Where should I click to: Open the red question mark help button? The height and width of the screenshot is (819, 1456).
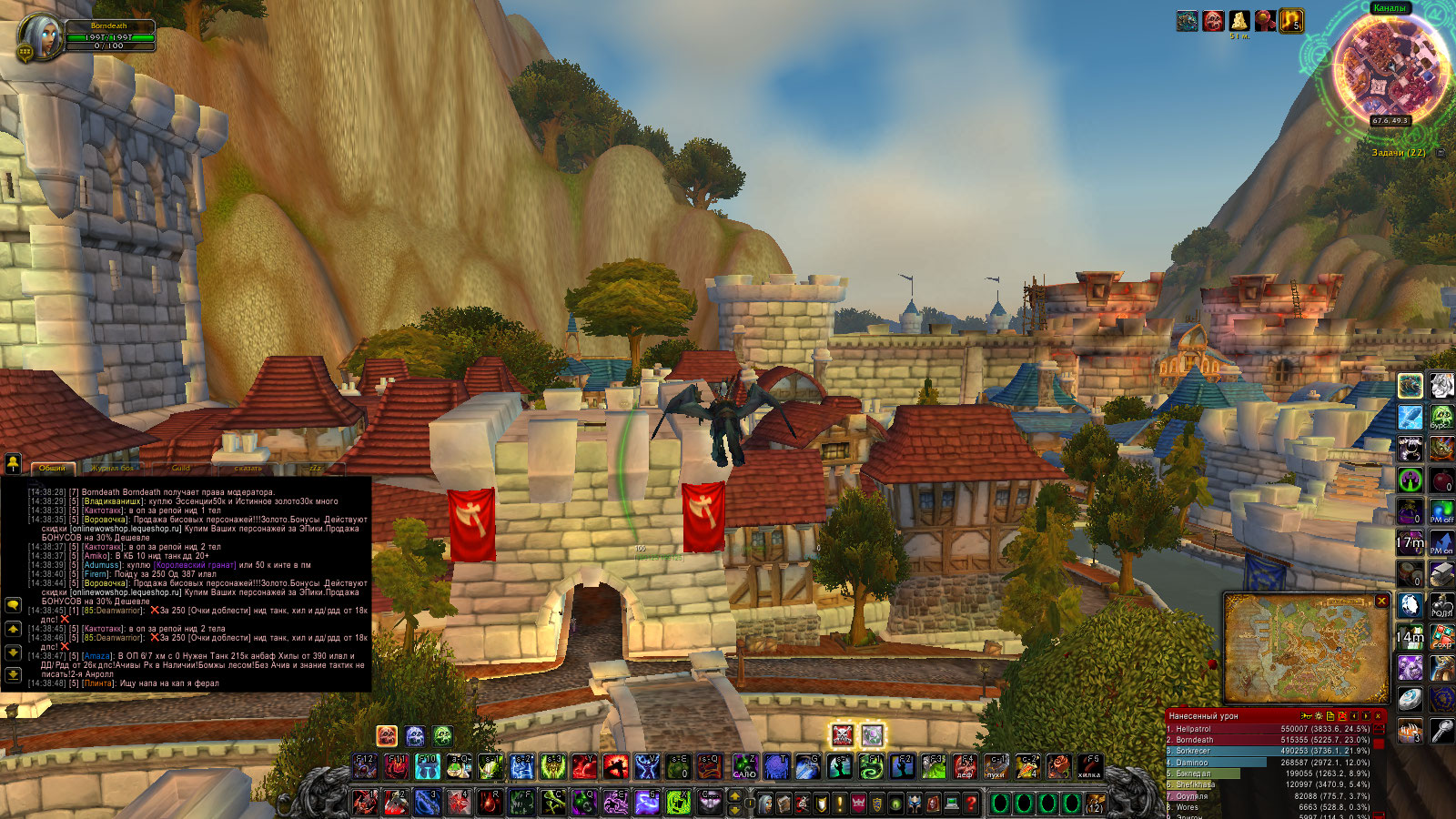[x=971, y=804]
